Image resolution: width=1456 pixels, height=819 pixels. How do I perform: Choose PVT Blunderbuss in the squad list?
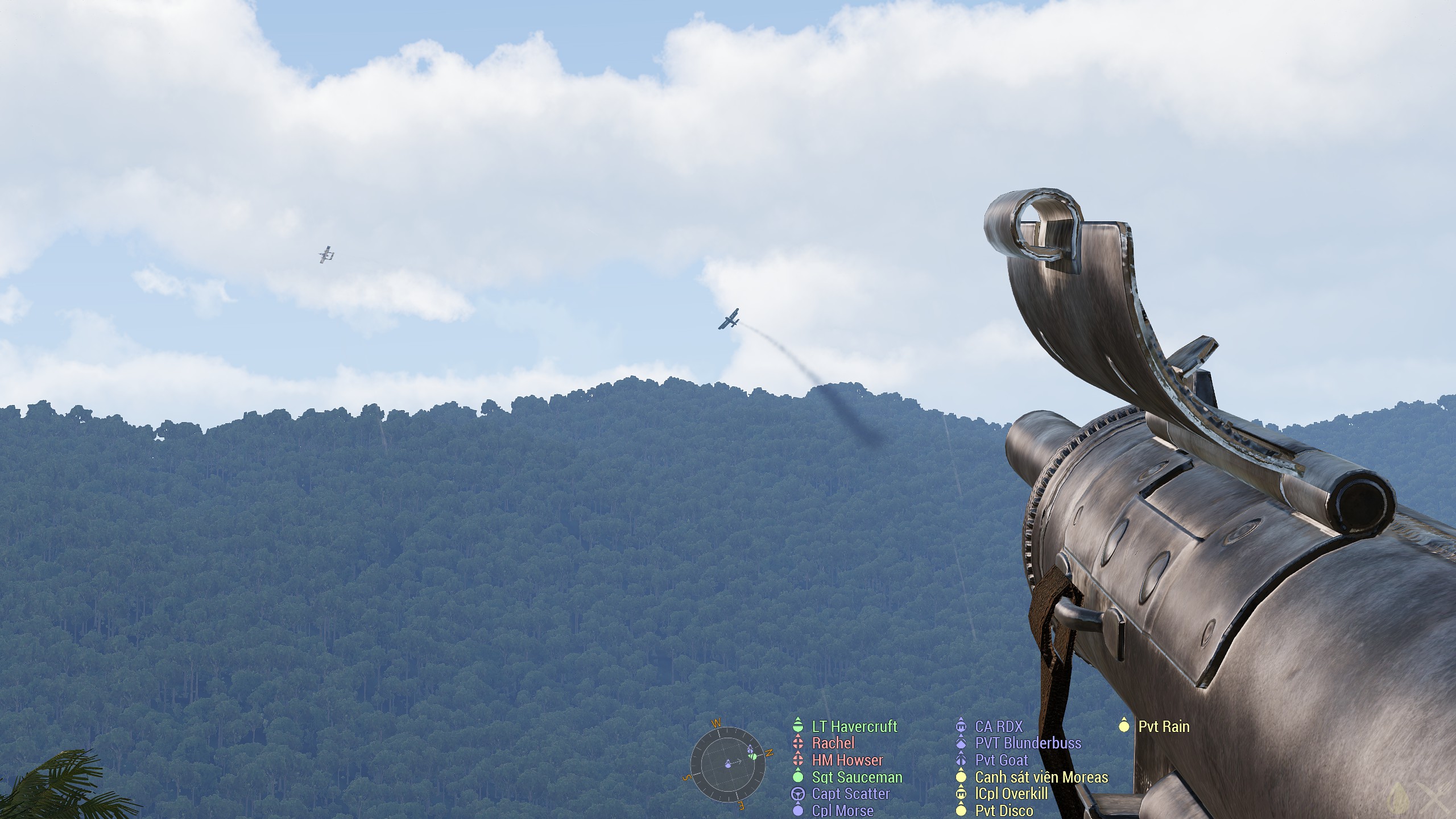[1028, 743]
